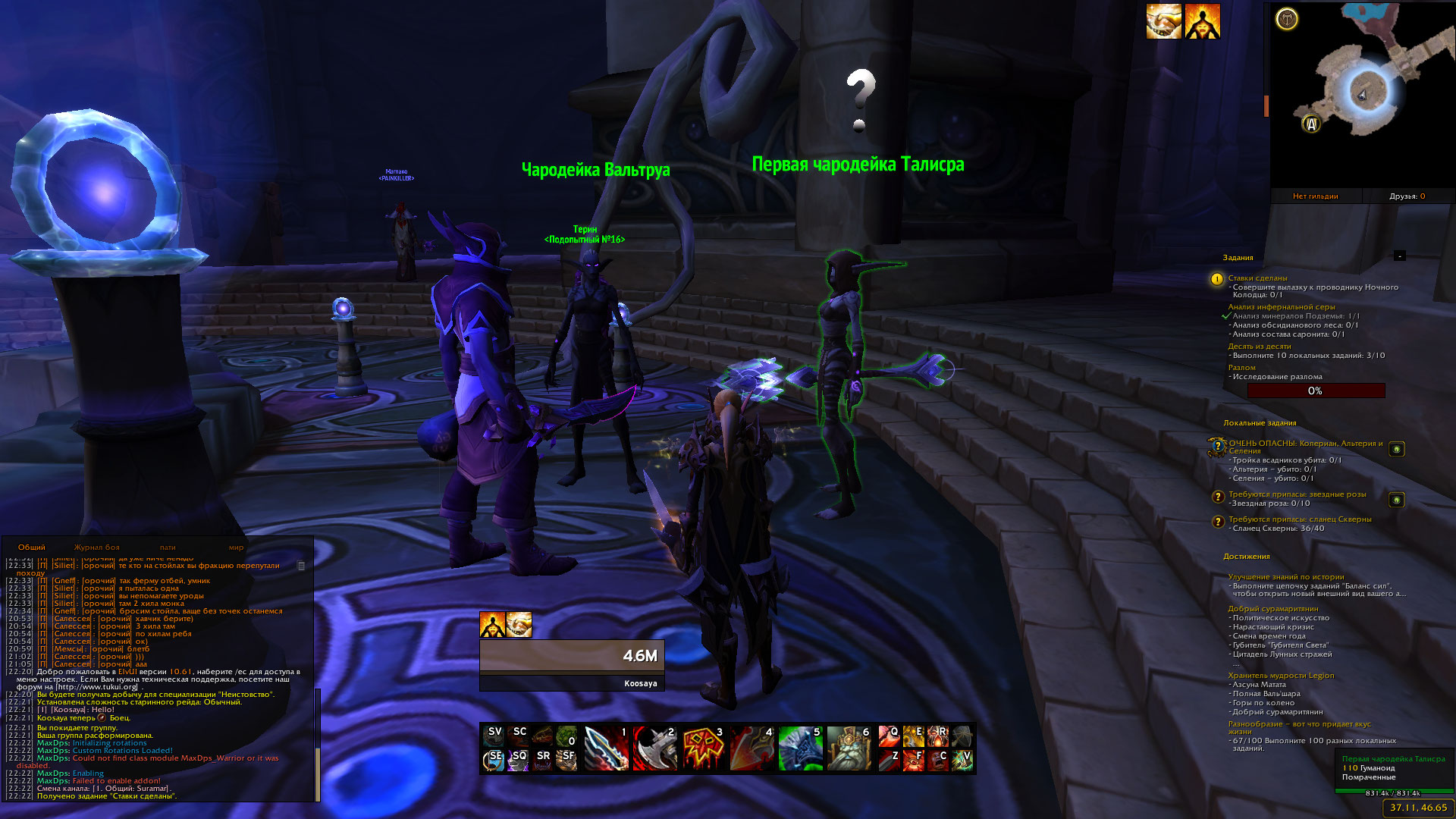1456x819 pixels.
Task: Open the Нет гильдии guild panel
Action: pos(1315,196)
